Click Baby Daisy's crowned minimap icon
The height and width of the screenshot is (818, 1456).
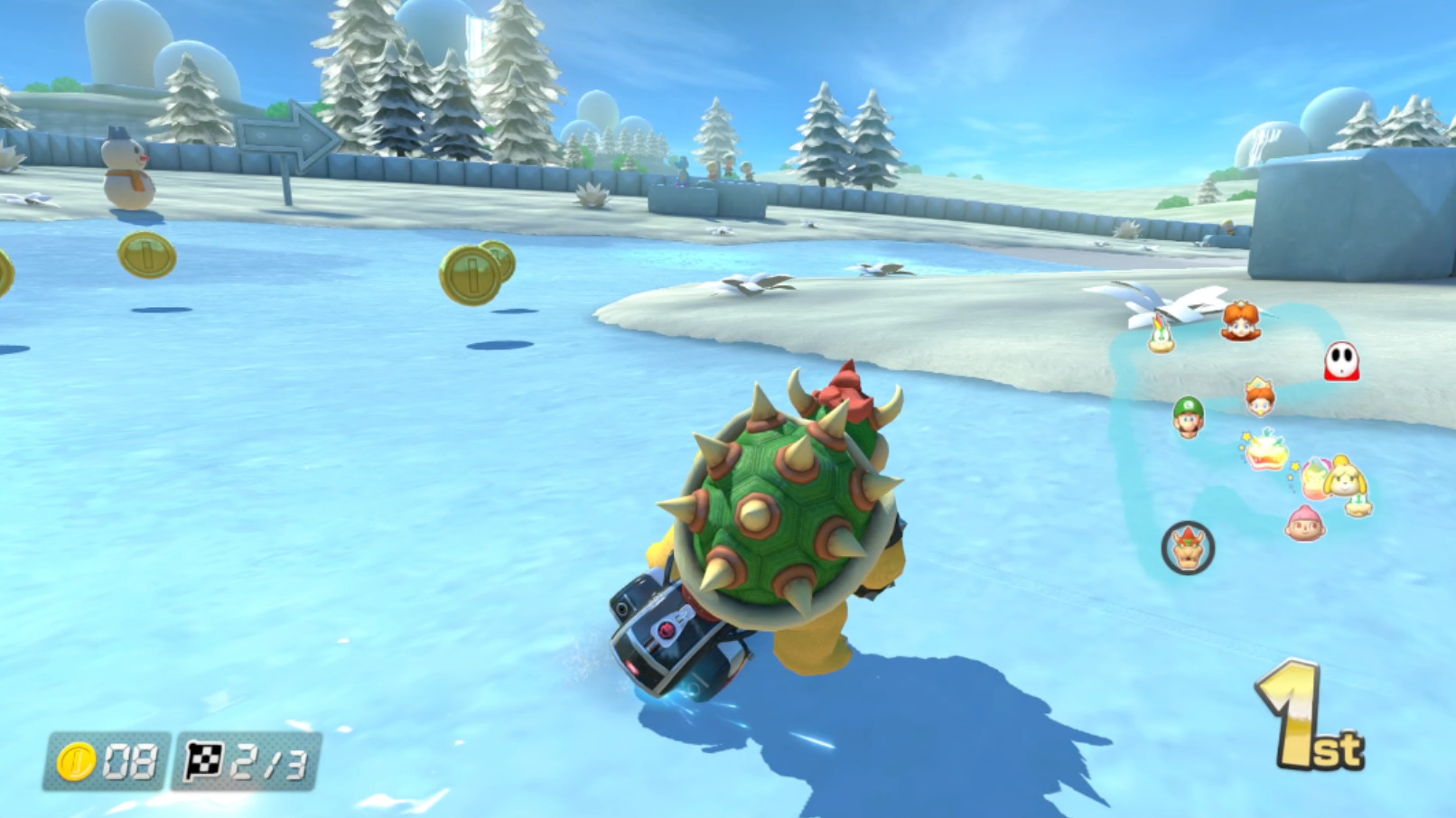pos(1261,395)
